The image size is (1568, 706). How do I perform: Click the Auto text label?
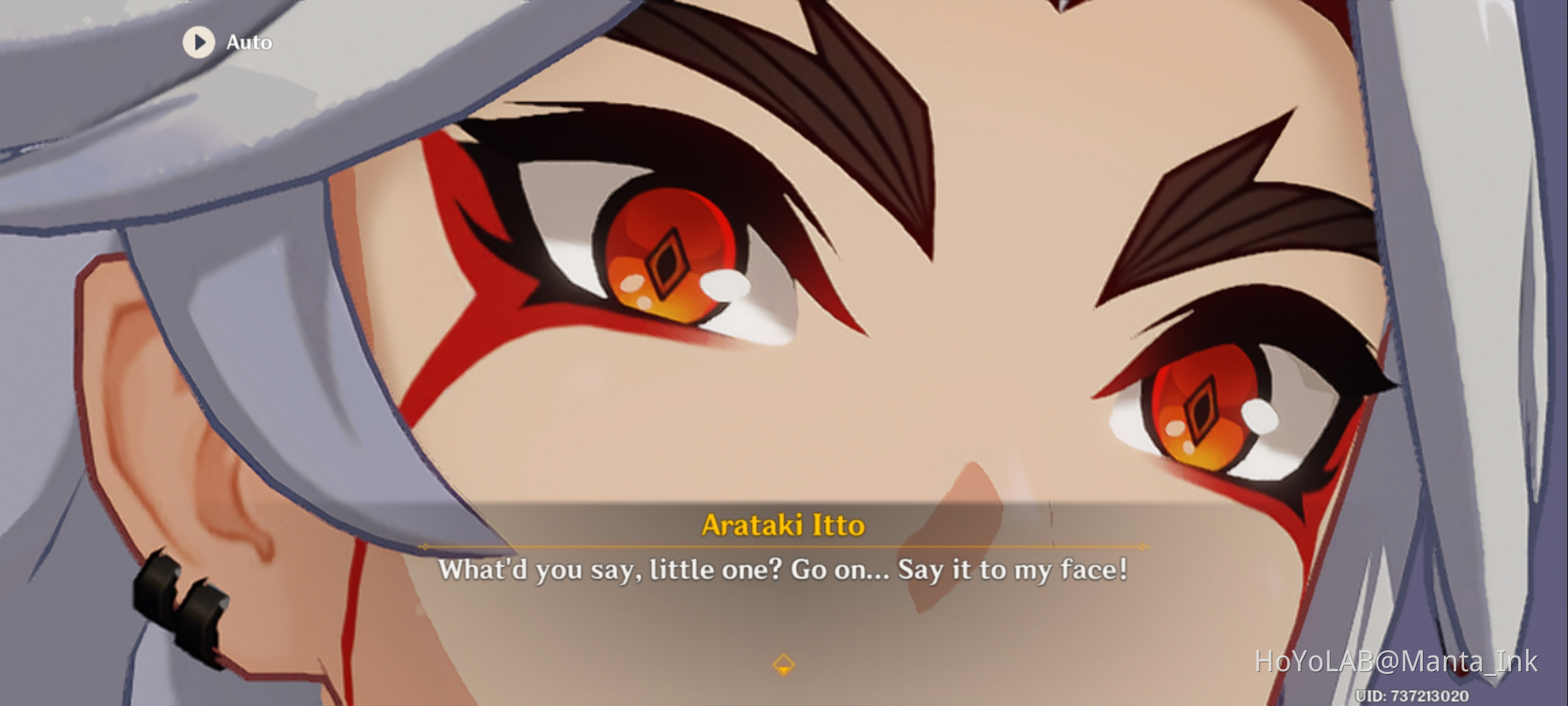tap(248, 42)
